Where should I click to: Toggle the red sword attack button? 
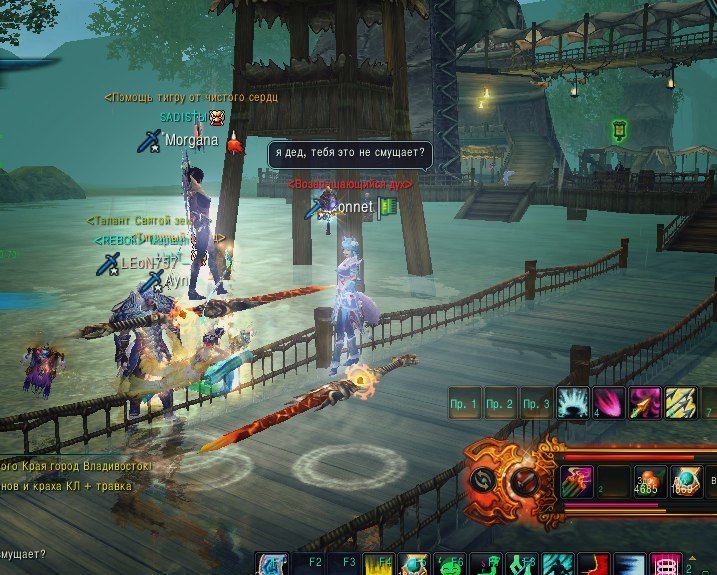point(523,479)
